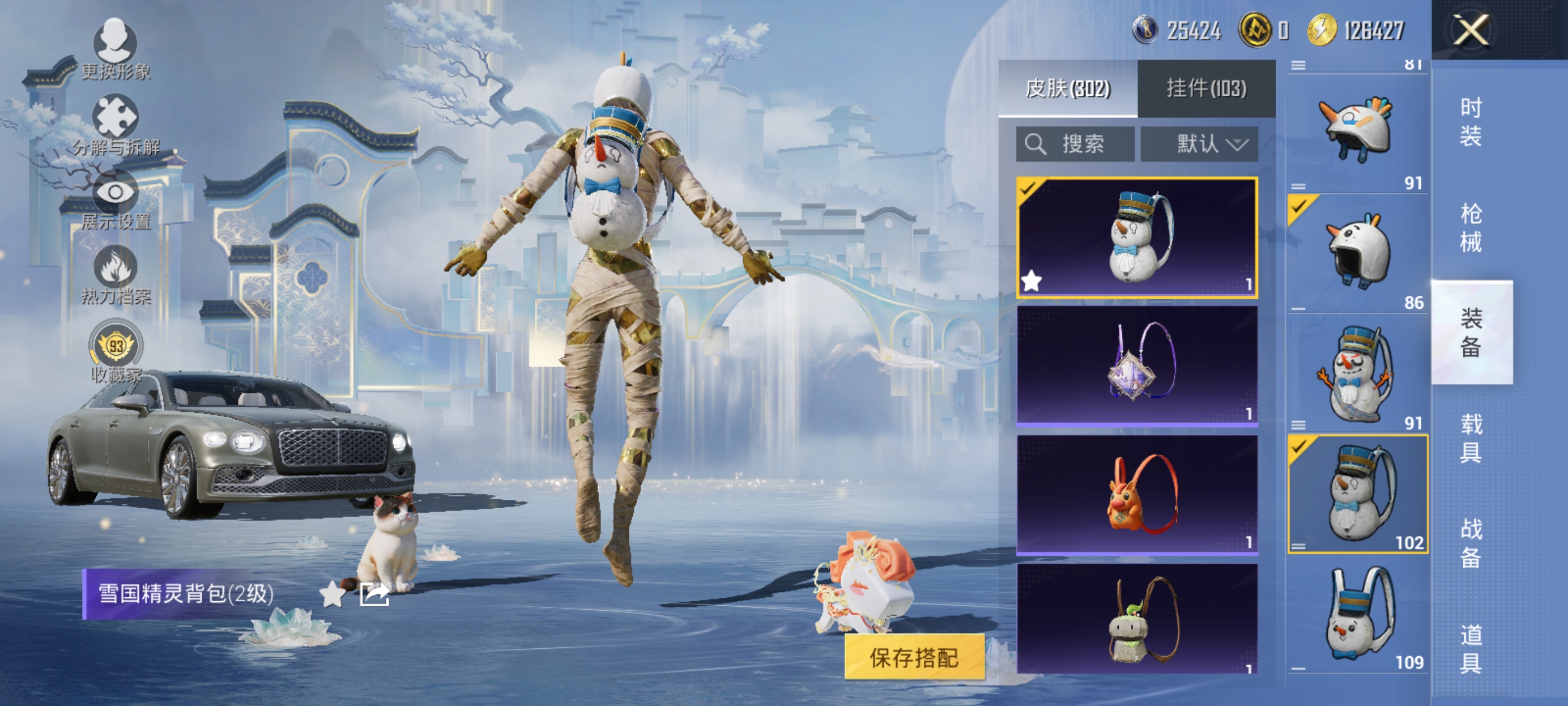
Task: Select the colorful feathered helmet item
Action: click(1357, 129)
